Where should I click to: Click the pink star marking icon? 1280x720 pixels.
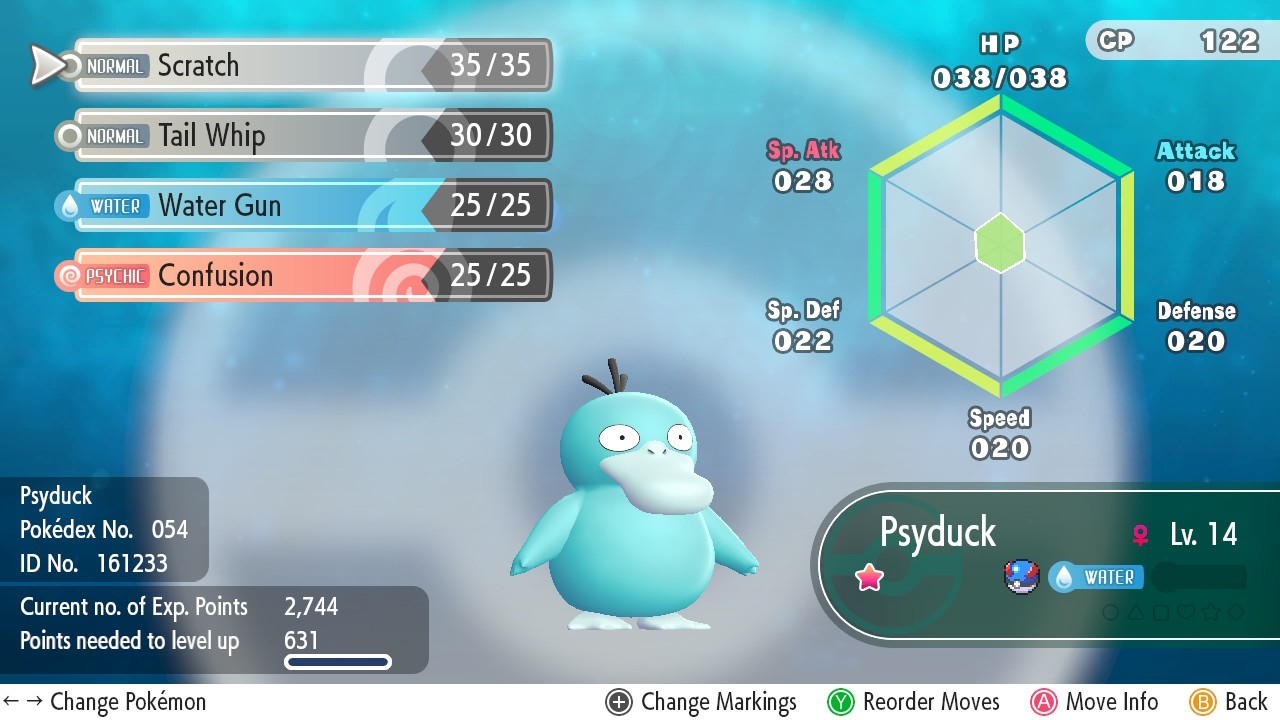[x=870, y=577]
